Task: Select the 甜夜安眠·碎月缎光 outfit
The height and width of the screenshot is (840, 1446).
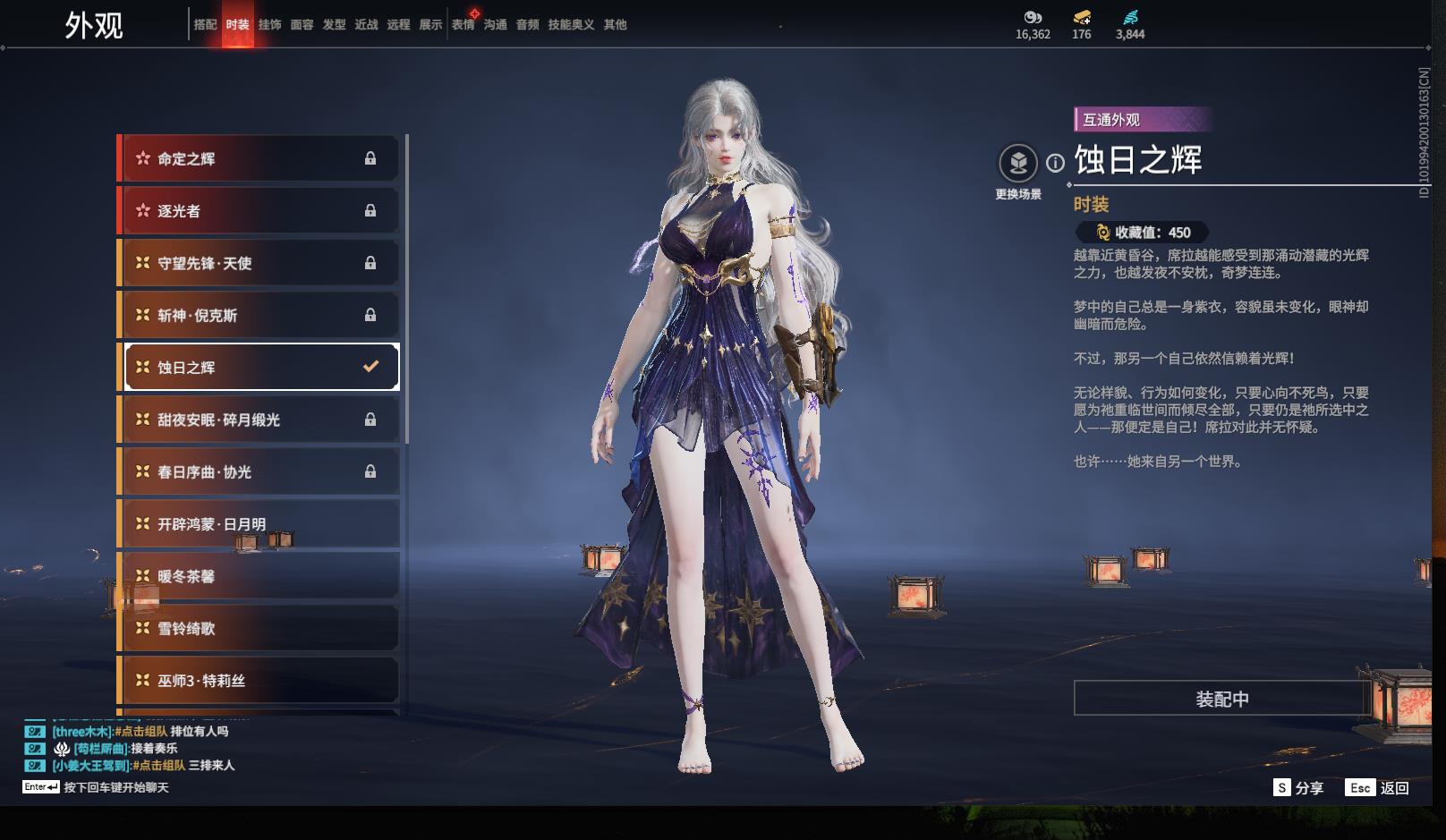Action: click(259, 420)
